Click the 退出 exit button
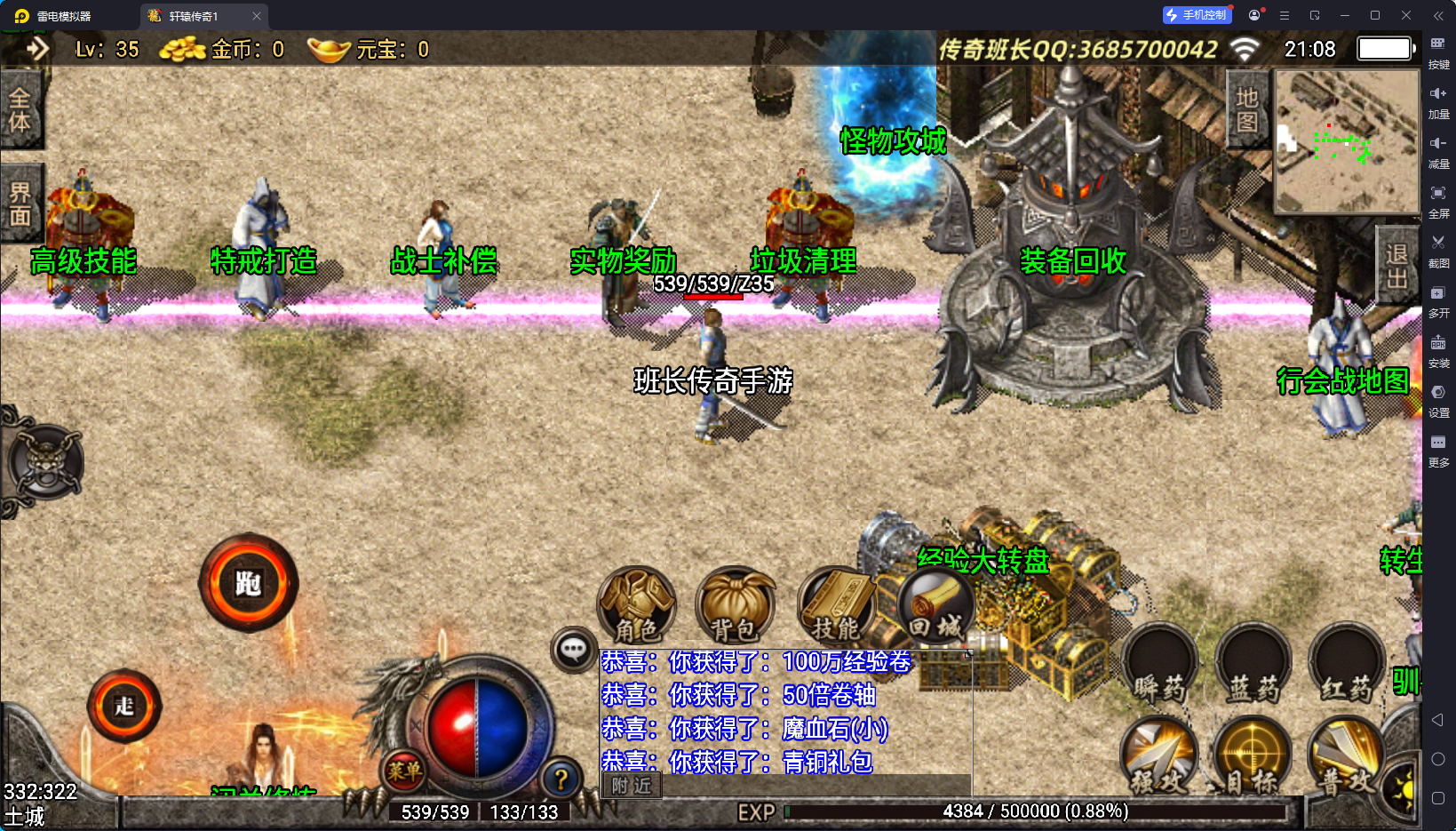1456x831 pixels. pos(1396,267)
